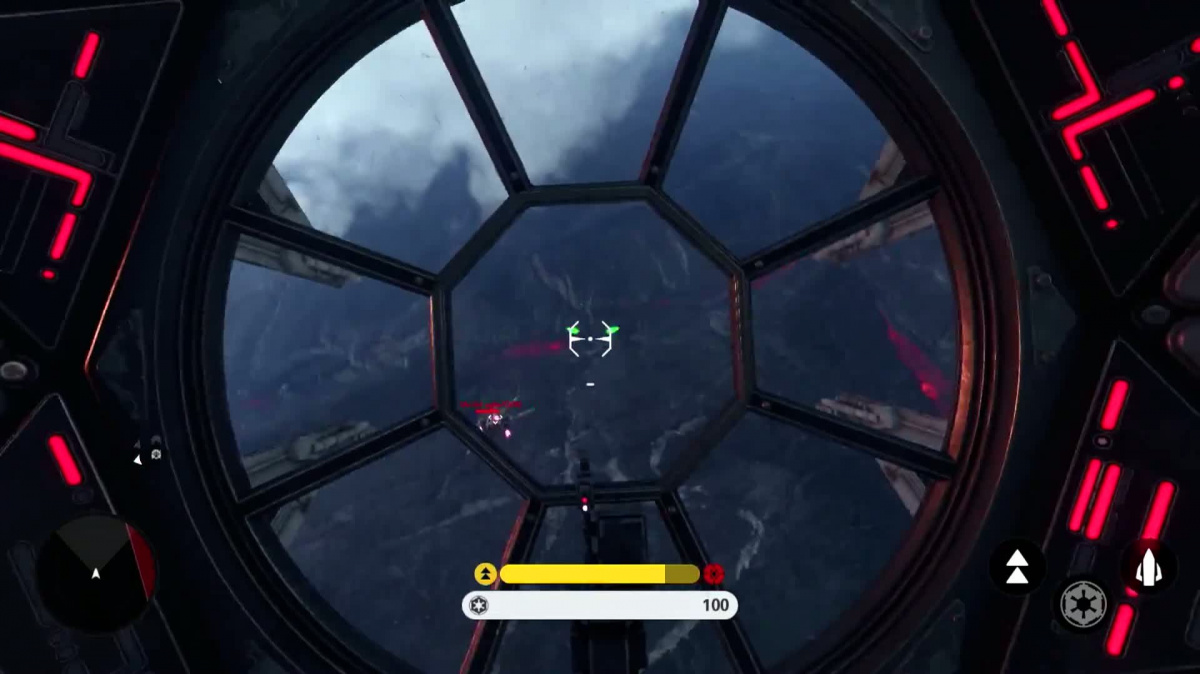The image size is (1200, 674).
Task: Select the grey Imperial emblem ability
Action: pos(1083,604)
